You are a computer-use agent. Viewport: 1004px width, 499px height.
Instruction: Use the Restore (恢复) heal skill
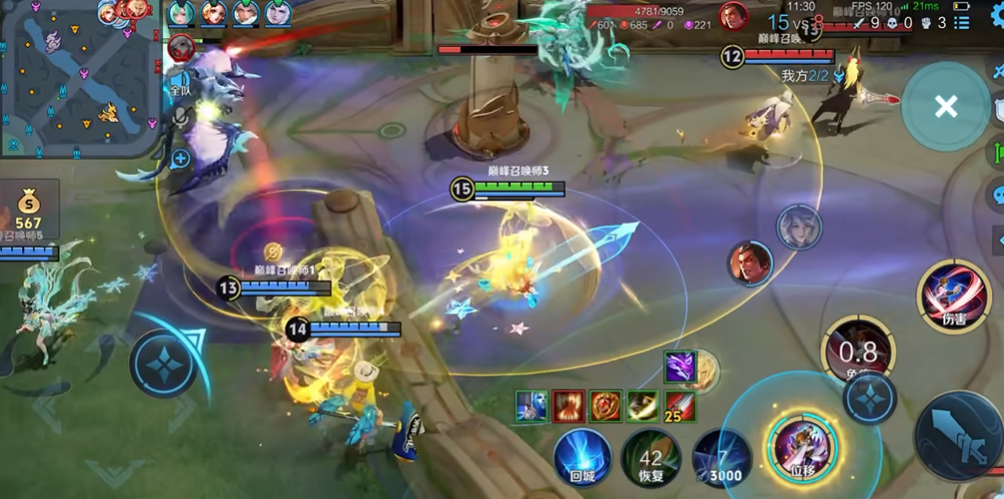(x=651, y=458)
